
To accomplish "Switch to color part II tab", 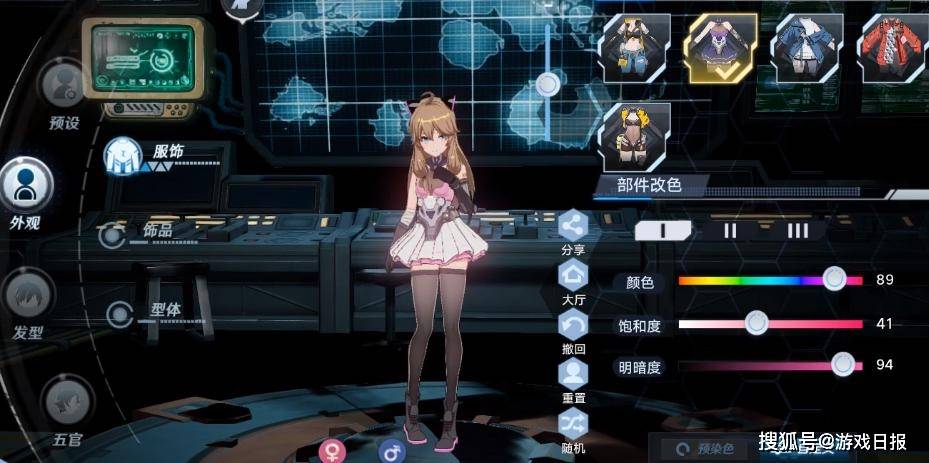I will coord(730,230).
